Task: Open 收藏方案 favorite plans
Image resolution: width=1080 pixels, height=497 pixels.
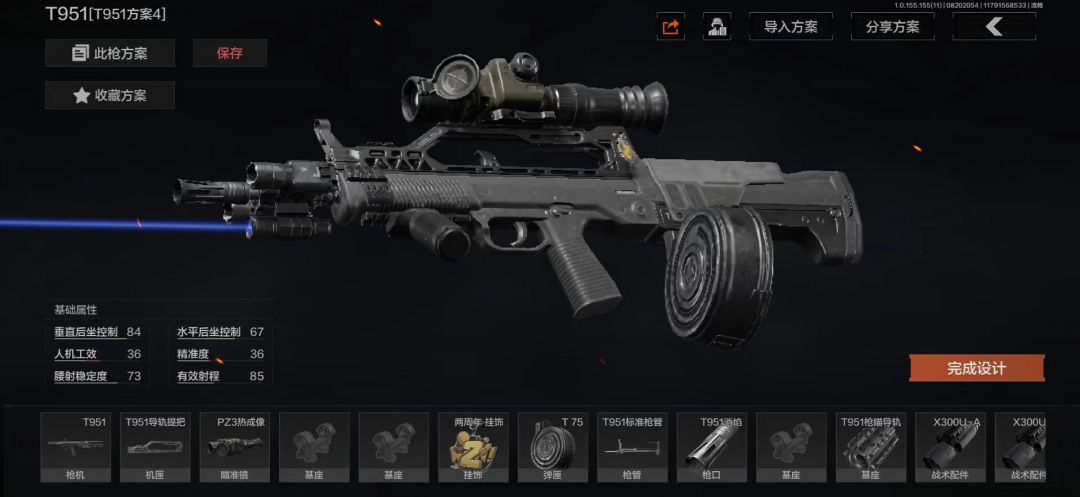Action: click(x=110, y=96)
